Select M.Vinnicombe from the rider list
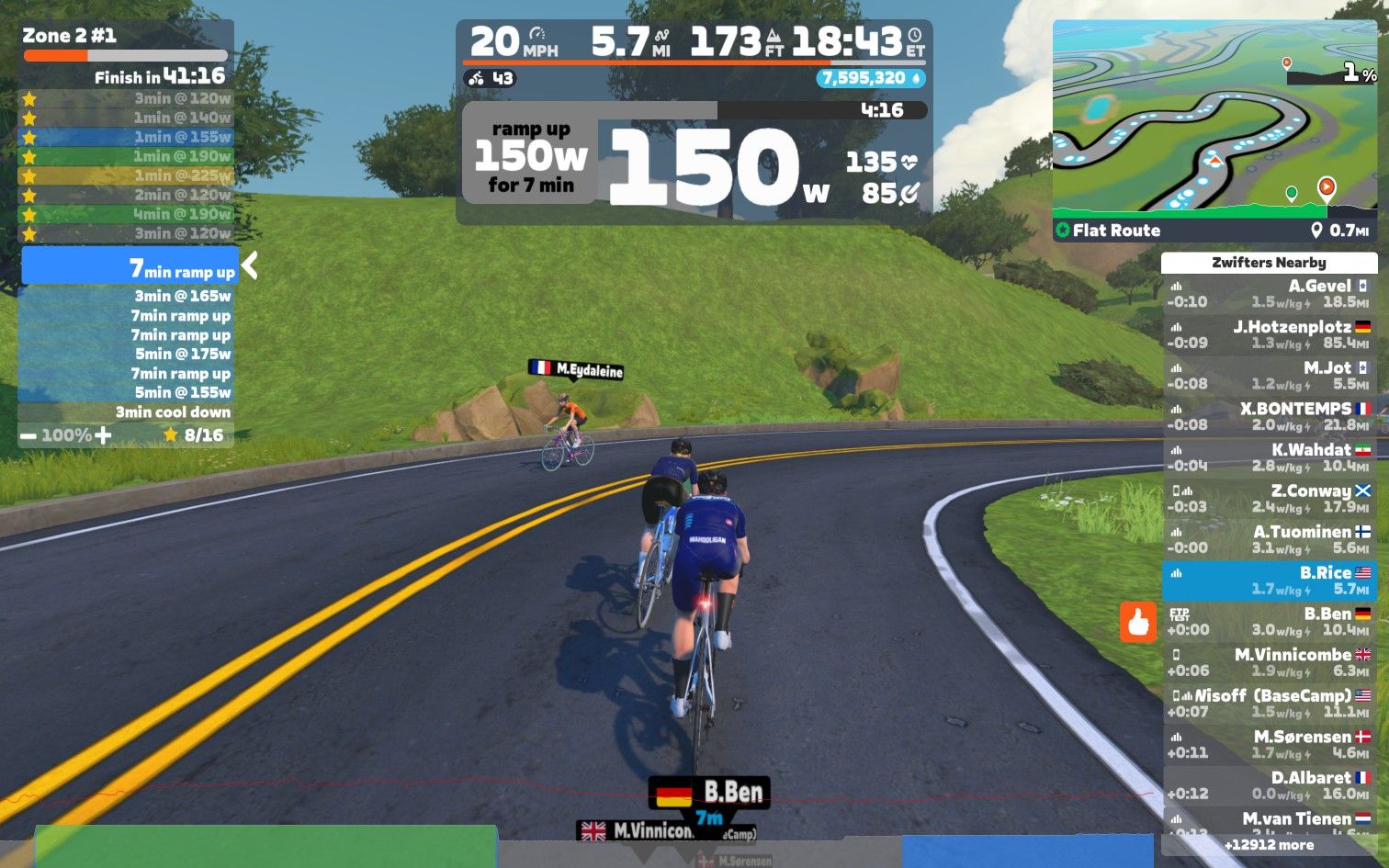1389x868 pixels. (x=1268, y=662)
